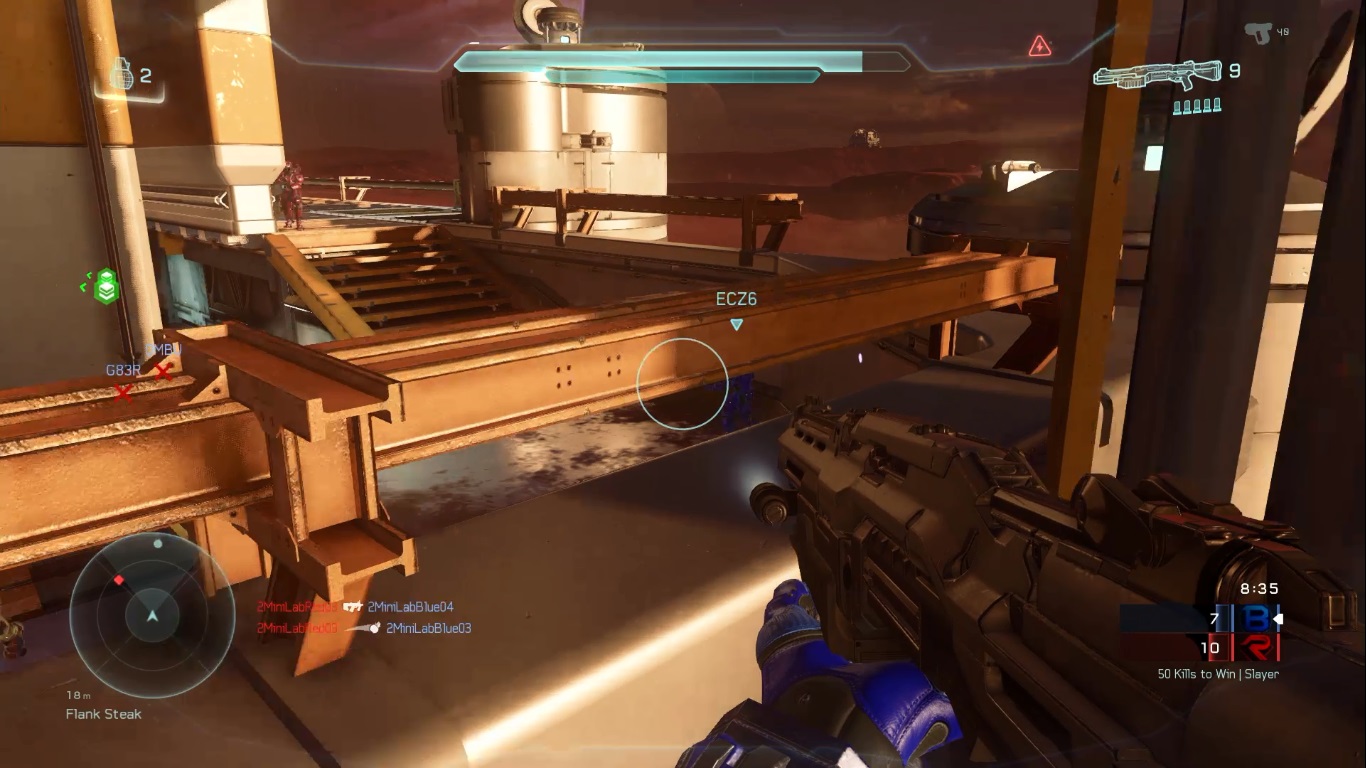Select the frag grenade icon
1366x768 pixels.
(x=122, y=74)
